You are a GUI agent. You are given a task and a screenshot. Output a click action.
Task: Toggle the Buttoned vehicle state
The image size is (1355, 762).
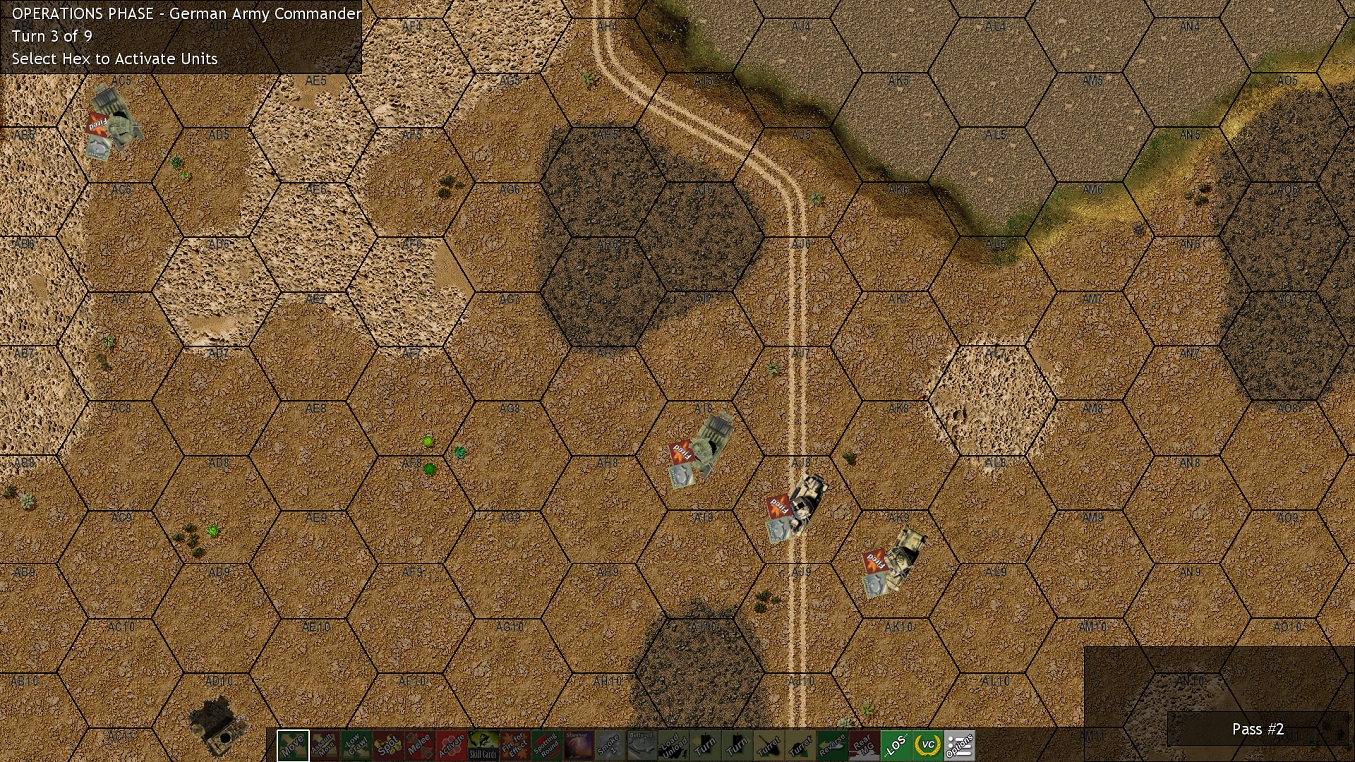640,745
